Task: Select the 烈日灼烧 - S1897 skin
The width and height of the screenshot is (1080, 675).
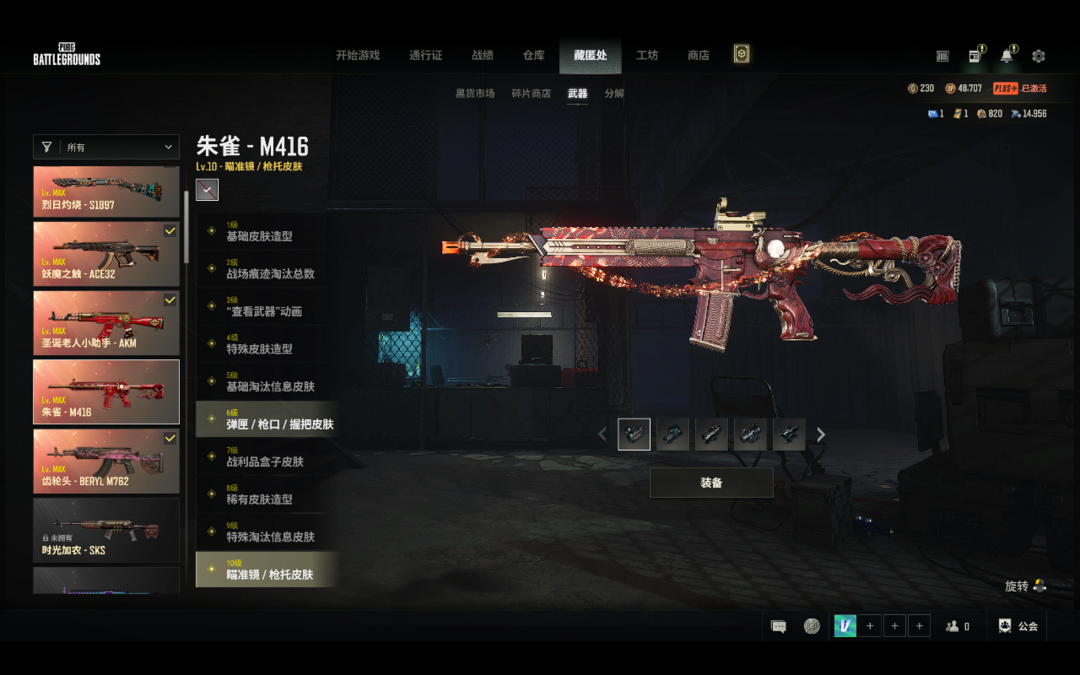Action: click(106, 191)
